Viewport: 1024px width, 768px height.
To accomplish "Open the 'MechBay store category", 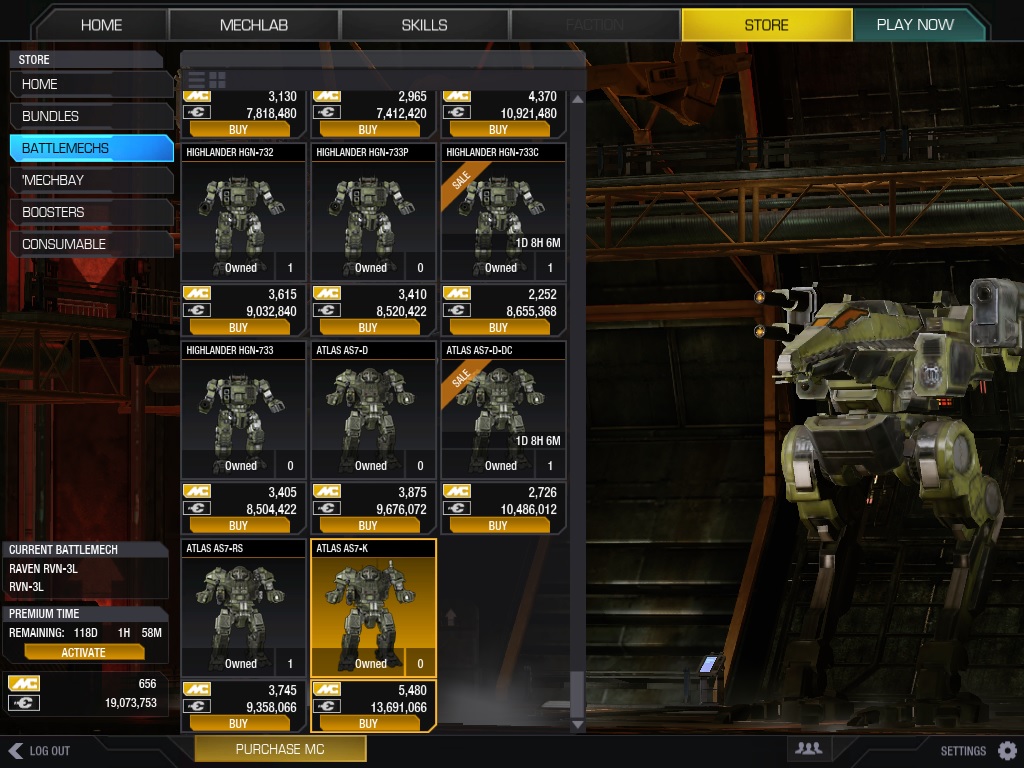I will 90,180.
